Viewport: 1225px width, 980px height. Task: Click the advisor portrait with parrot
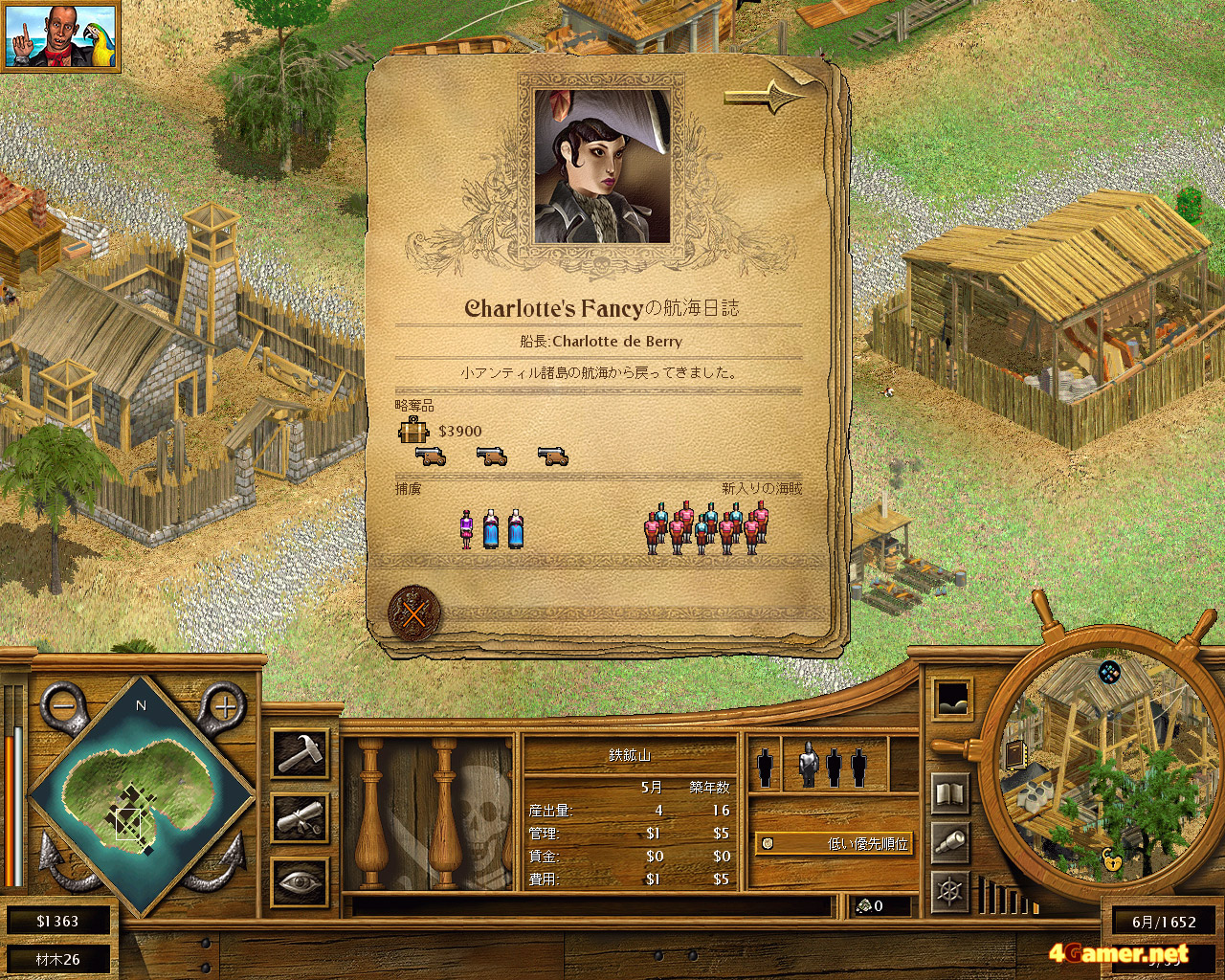coord(61,36)
